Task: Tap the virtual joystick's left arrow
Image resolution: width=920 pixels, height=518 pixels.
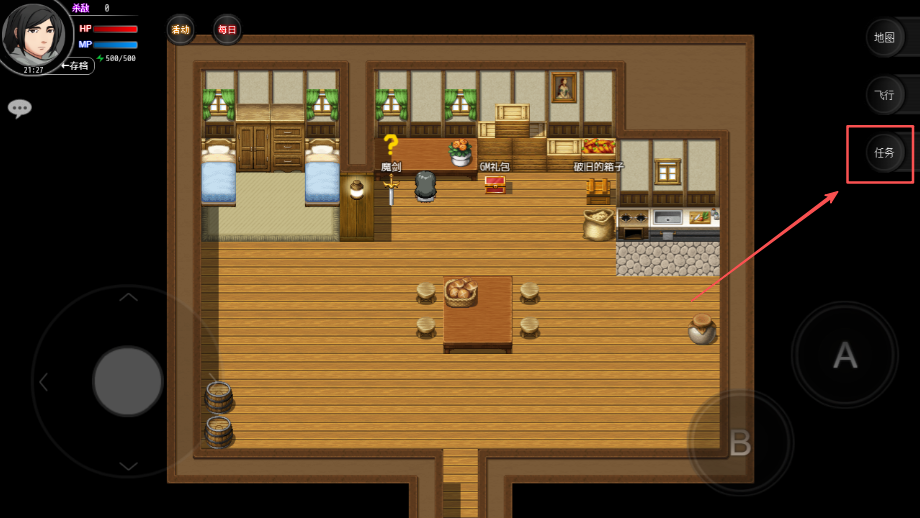Action: coord(43,381)
